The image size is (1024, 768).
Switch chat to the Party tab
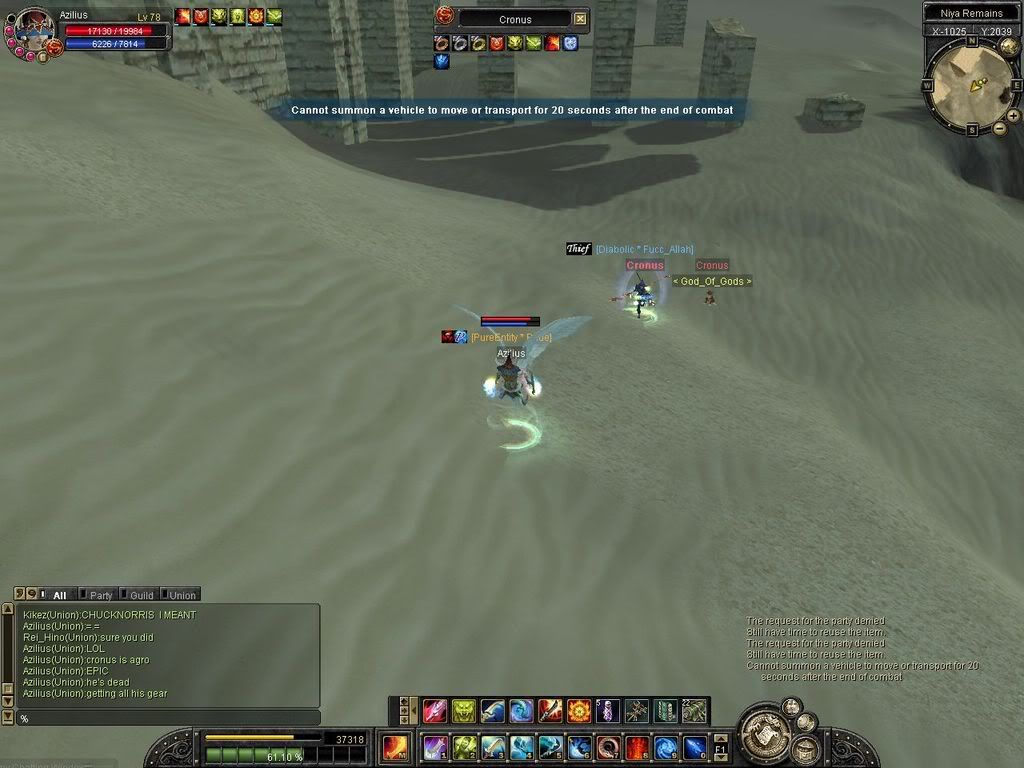(97, 595)
